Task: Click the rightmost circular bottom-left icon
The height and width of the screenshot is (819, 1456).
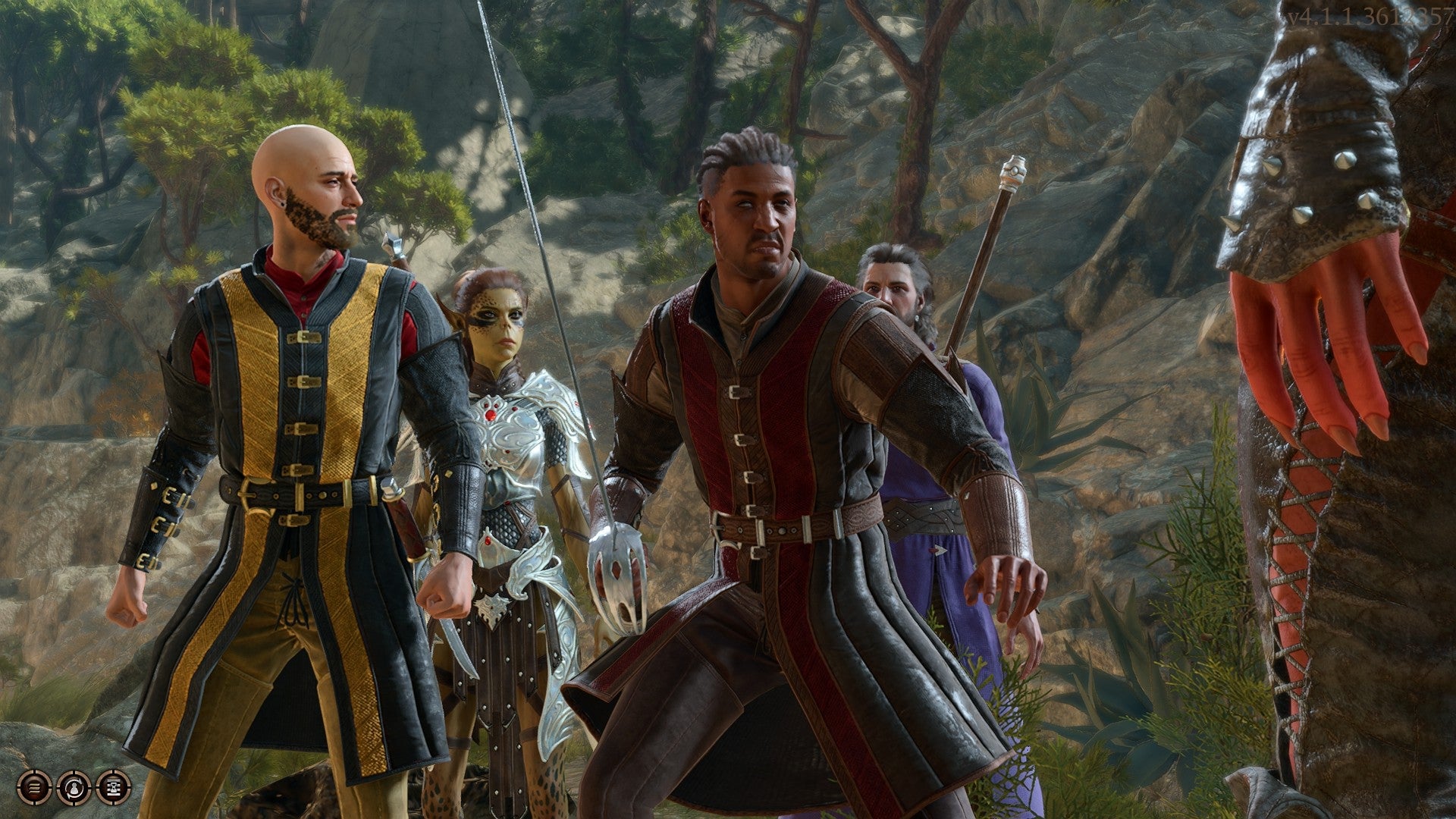Action: pyautogui.click(x=112, y=789)
